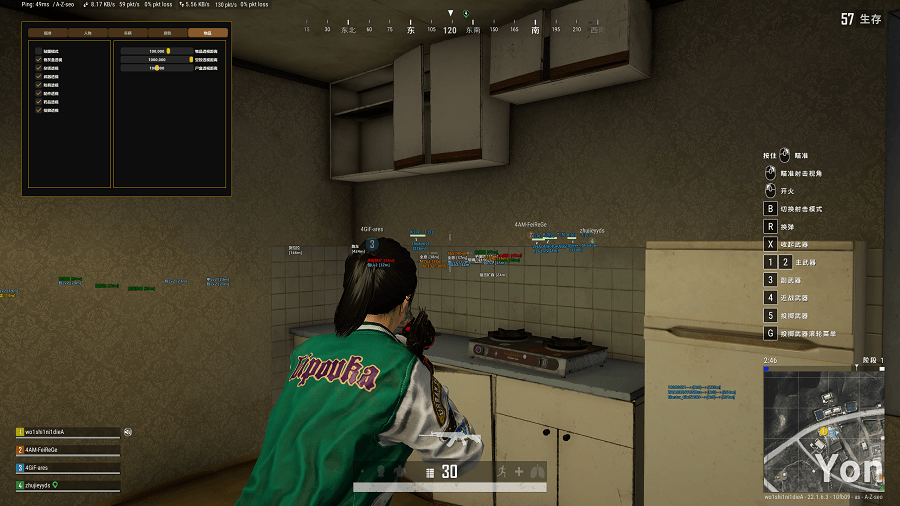The width and height of the screenshot is (900, 506).
Task: Adjust the slider showing 100.000
Action: 168,50
